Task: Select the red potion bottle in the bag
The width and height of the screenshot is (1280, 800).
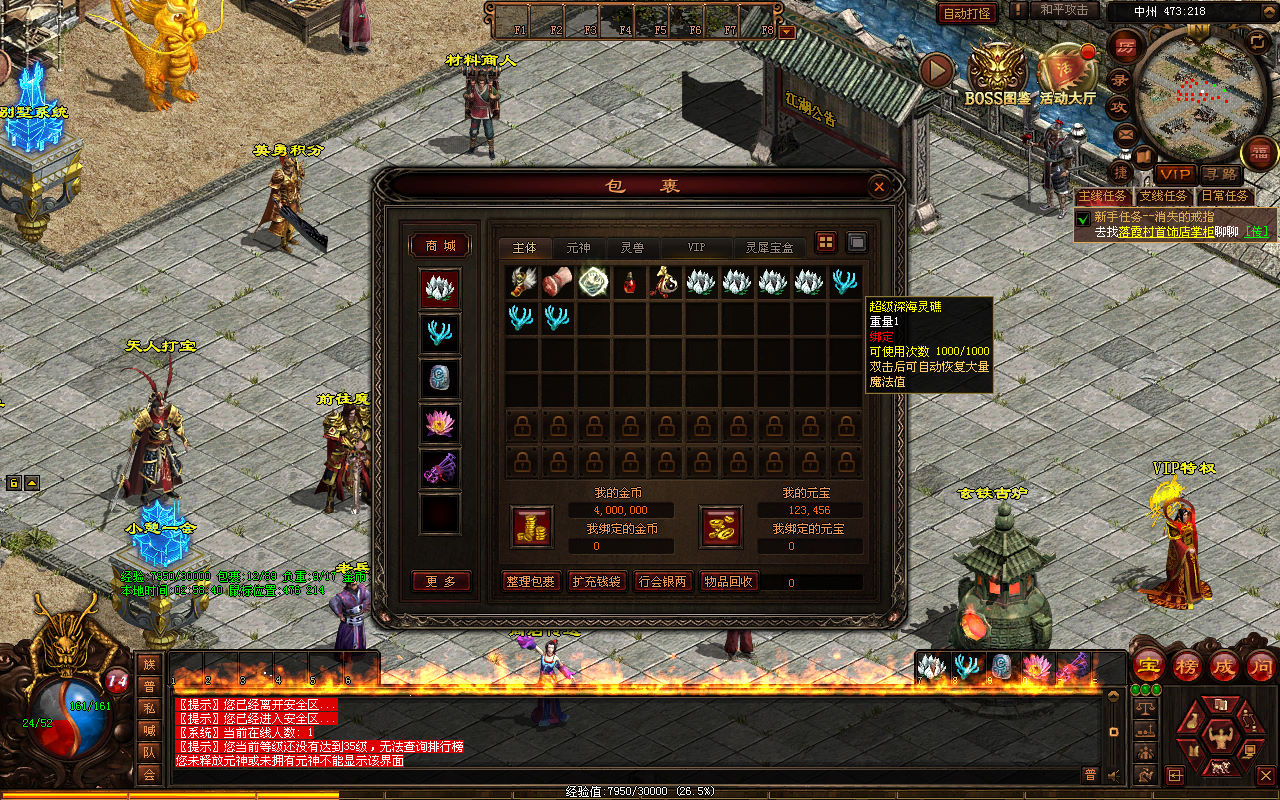Action: pos(630,283)
